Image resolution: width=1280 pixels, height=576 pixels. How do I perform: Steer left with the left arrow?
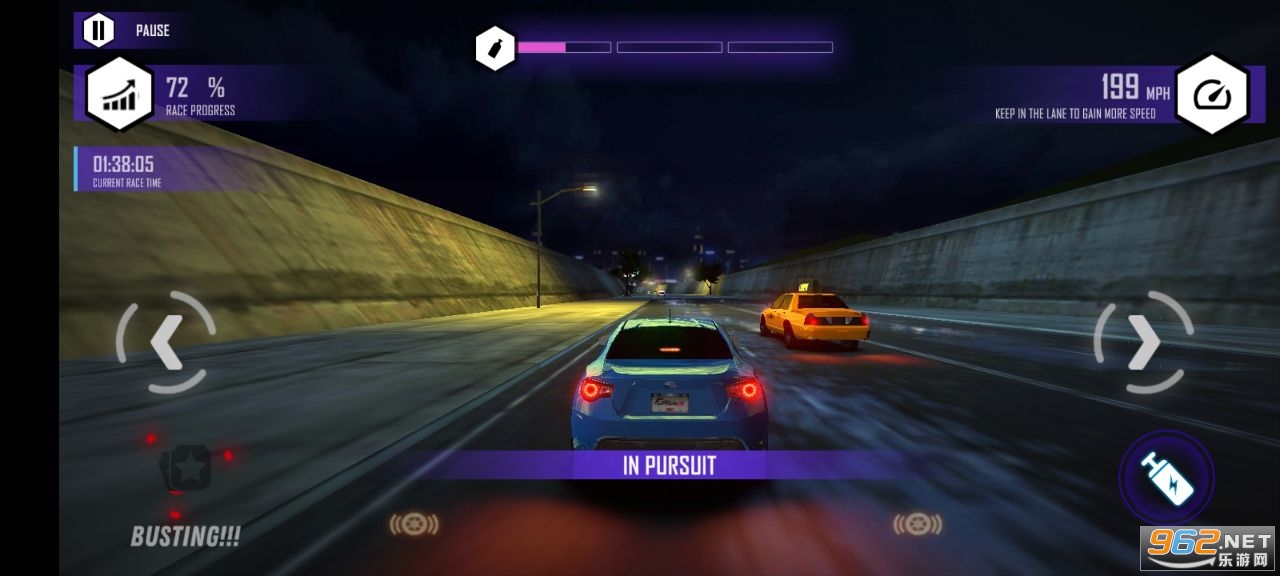point(165,342)
